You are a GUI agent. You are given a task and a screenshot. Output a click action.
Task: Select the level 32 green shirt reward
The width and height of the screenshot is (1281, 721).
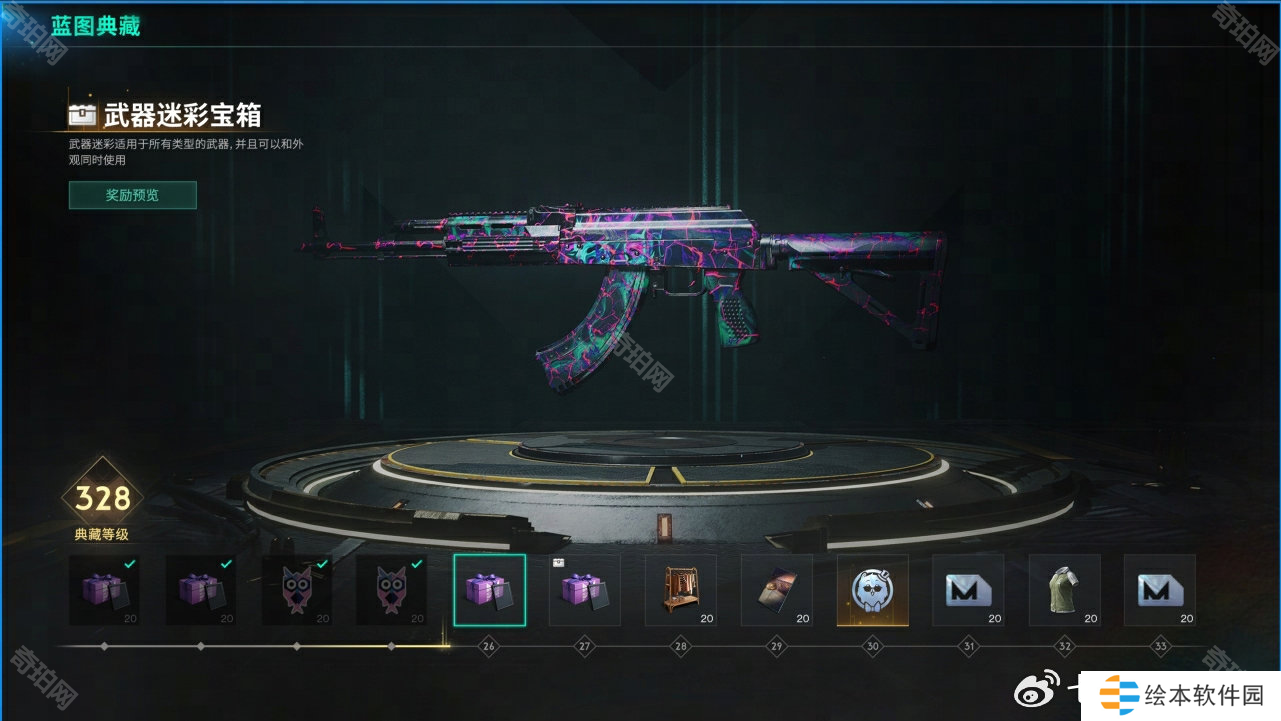coord(1064,590)
